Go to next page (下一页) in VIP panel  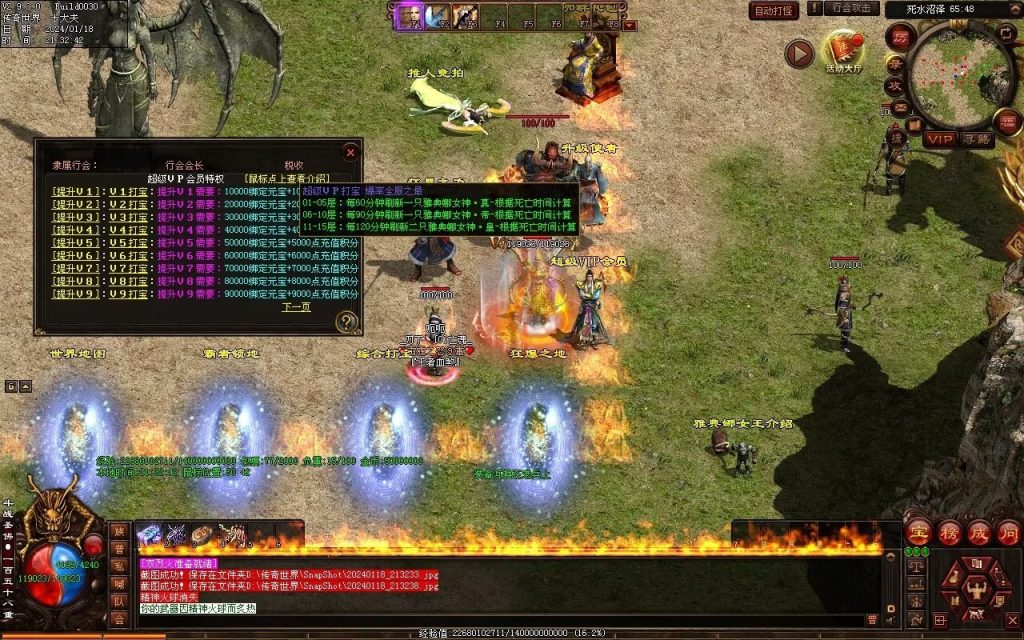296,307
